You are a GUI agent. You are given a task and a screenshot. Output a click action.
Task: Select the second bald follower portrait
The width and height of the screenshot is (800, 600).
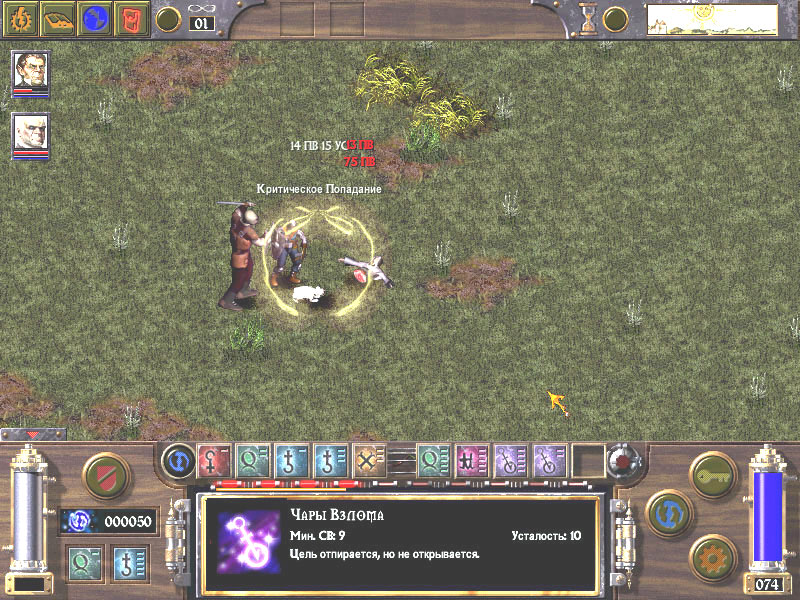[31, 132]
